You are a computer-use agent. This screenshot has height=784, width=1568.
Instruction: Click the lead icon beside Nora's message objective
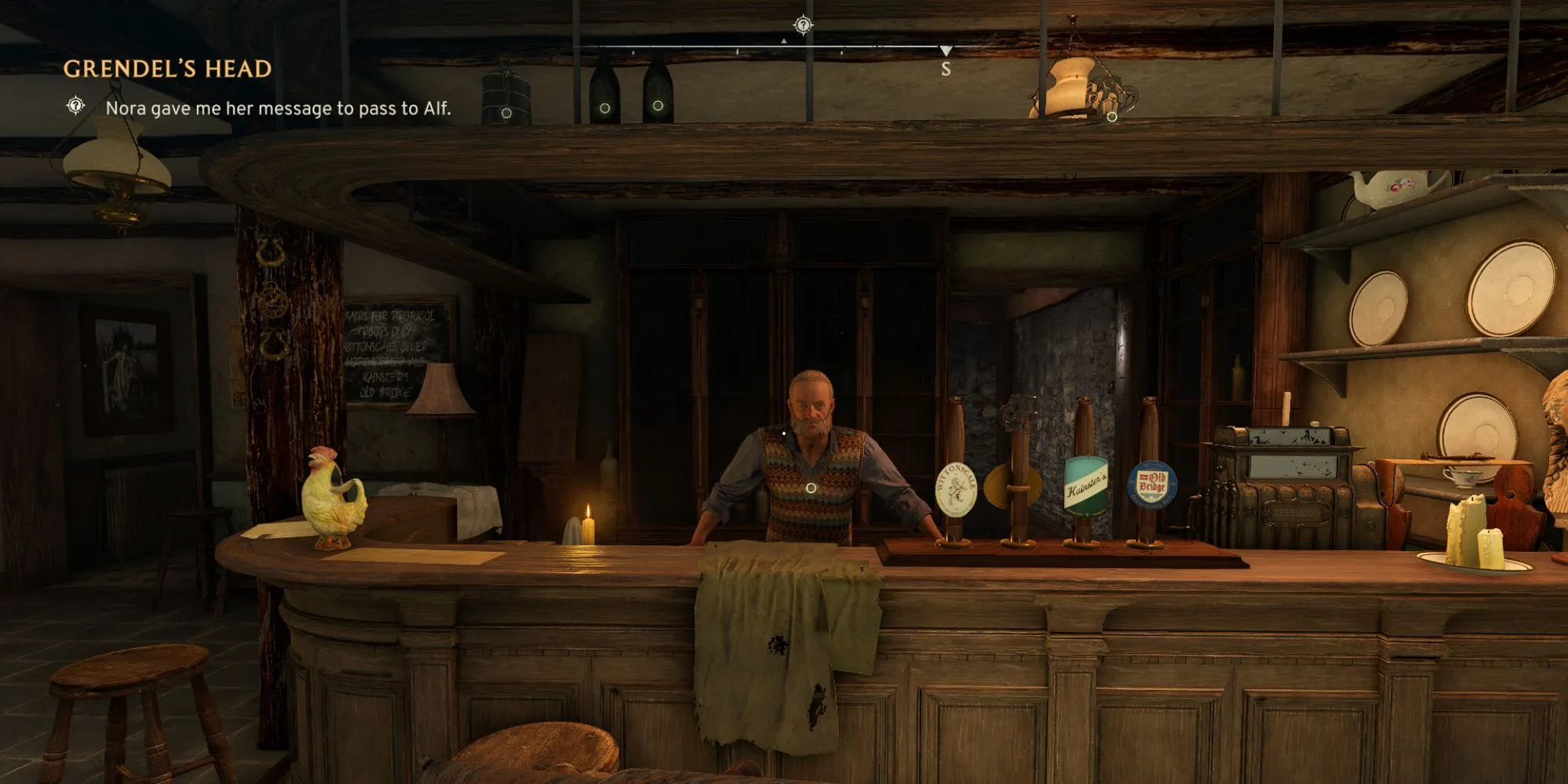[75, 105]
